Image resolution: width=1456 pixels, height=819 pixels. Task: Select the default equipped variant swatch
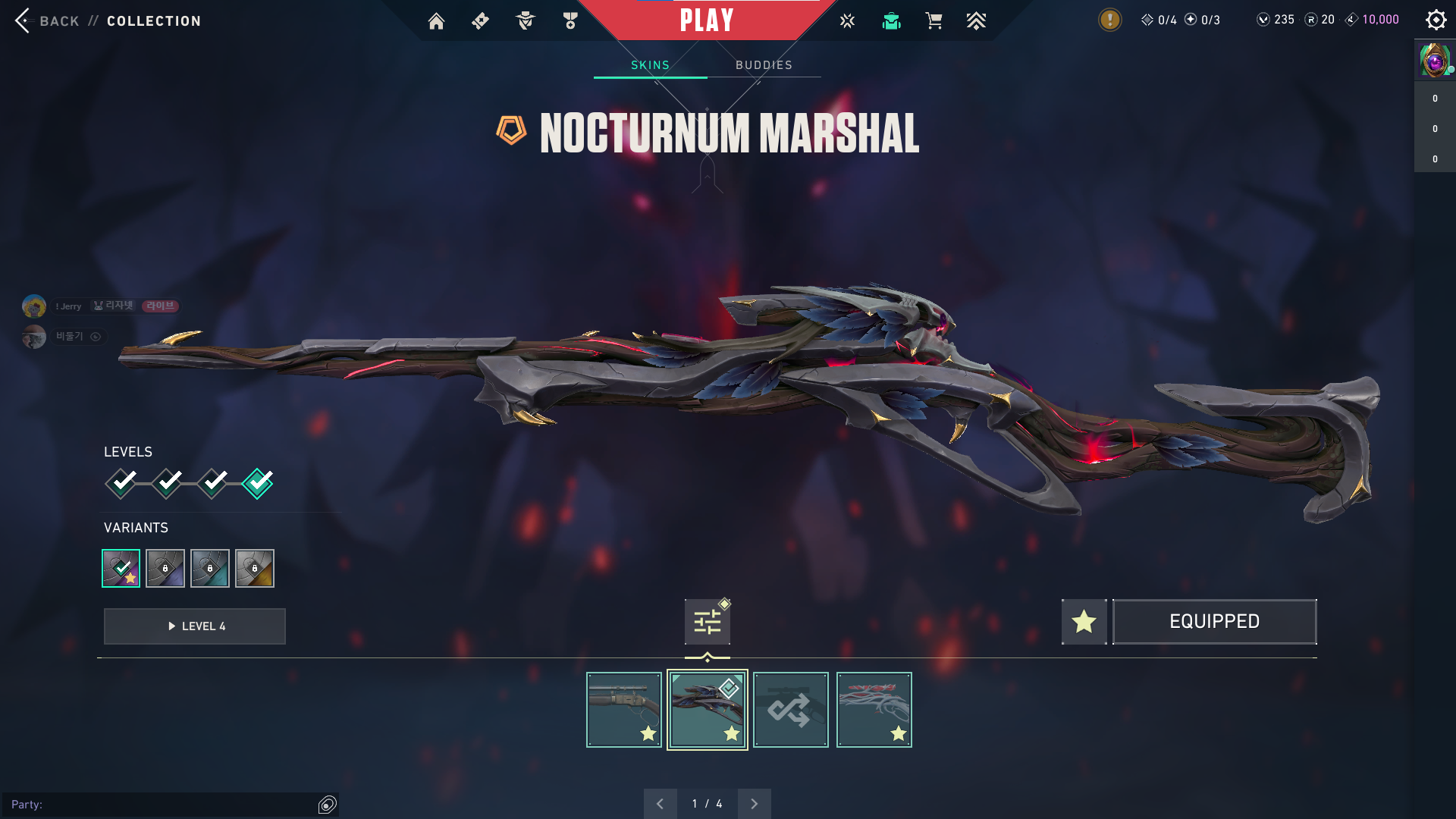121,568
